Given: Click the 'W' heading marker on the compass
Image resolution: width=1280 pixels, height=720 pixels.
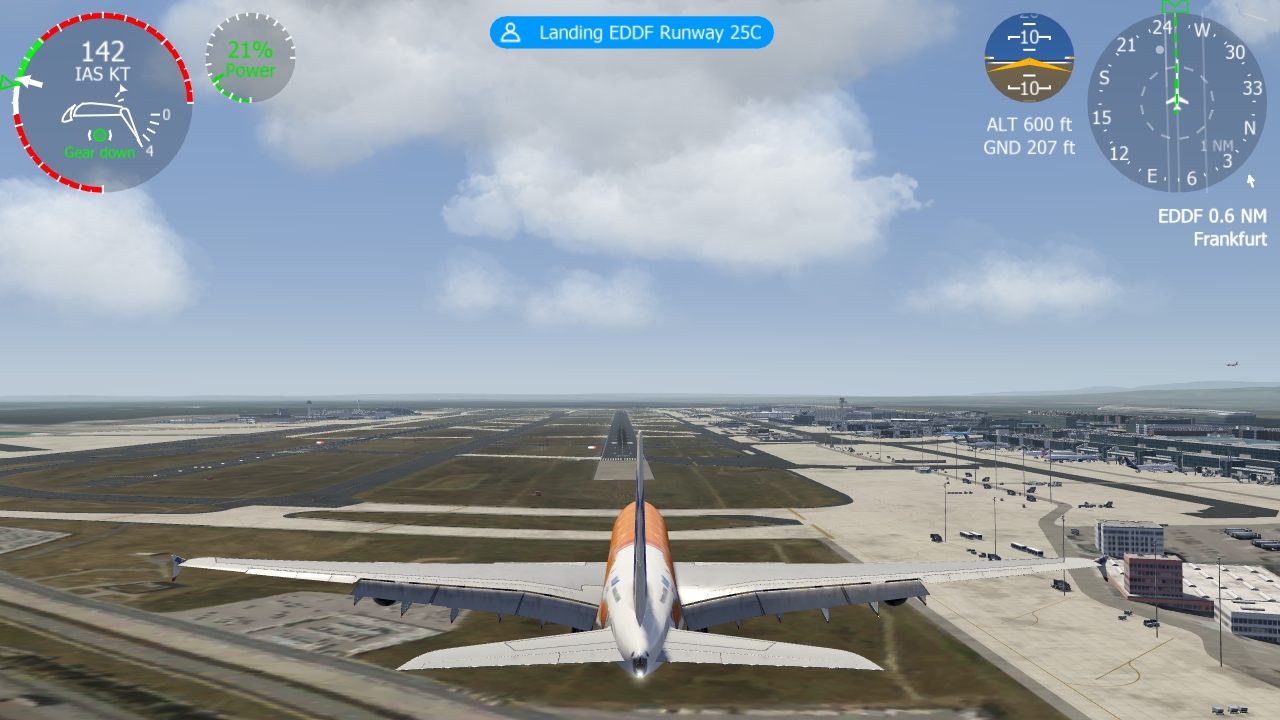Looking at the screenshot, I should (1202, 28).
